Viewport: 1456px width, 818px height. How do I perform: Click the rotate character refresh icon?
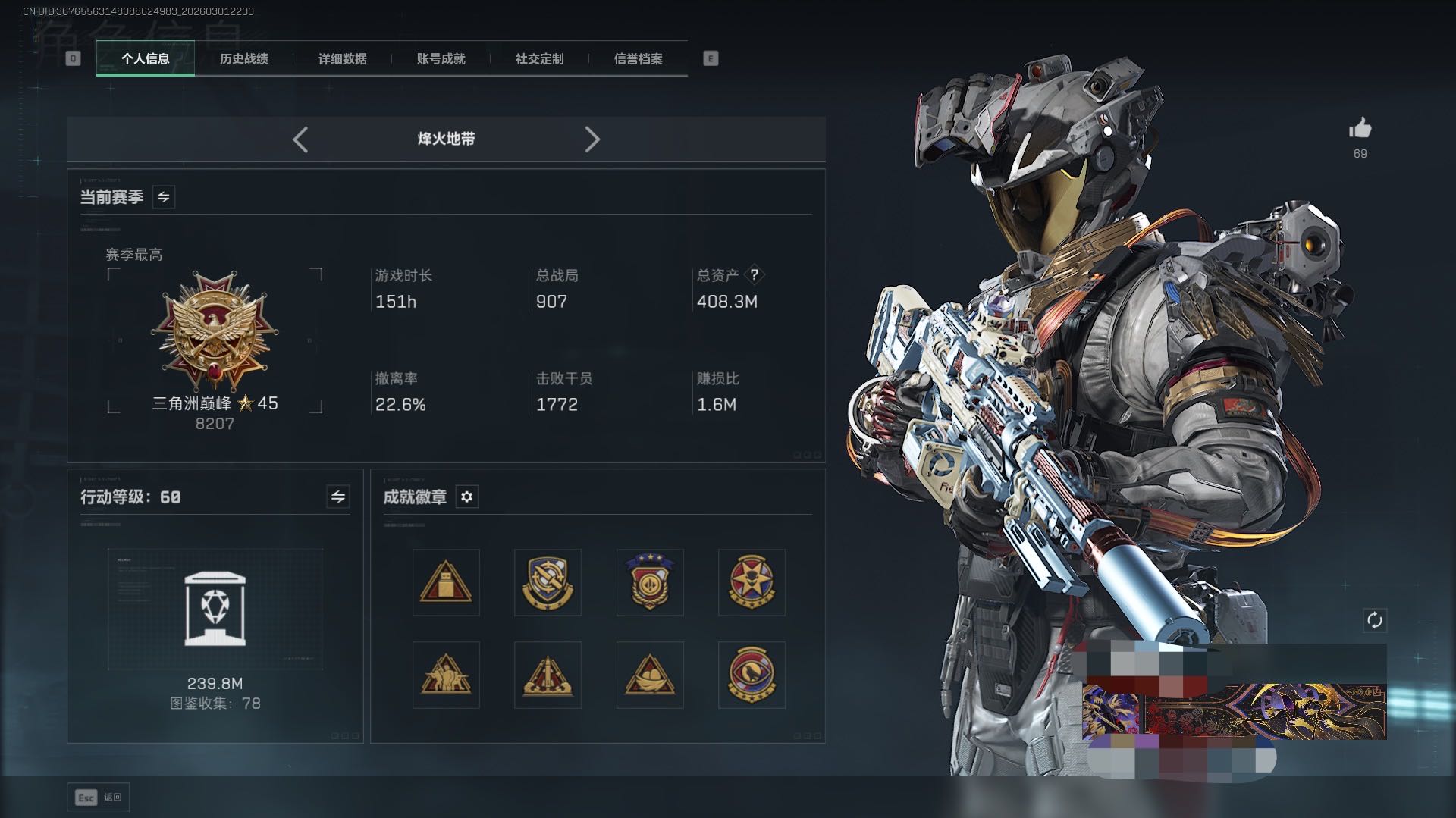(x=1374, y=620)
